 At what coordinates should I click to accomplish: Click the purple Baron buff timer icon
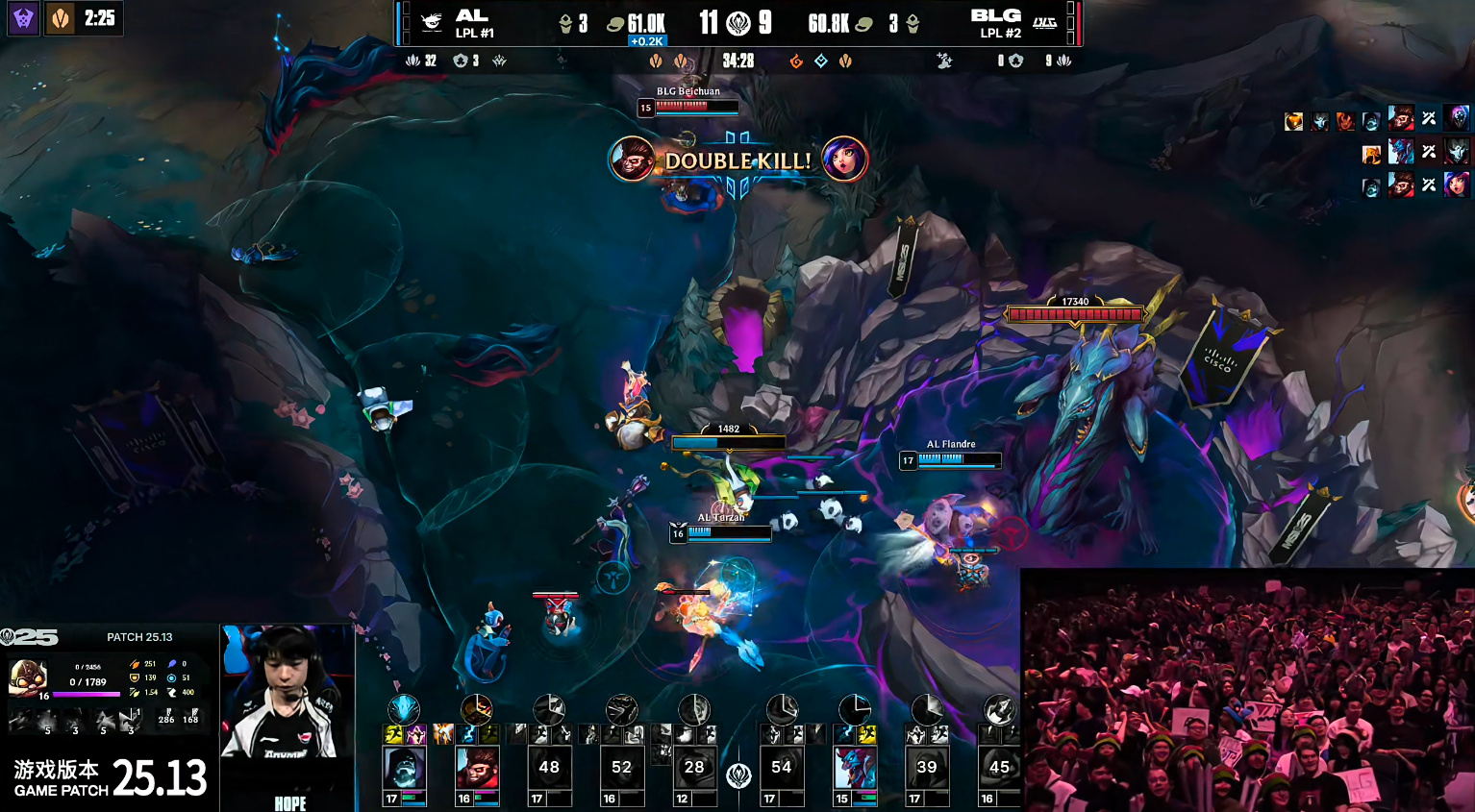(23, 18)
